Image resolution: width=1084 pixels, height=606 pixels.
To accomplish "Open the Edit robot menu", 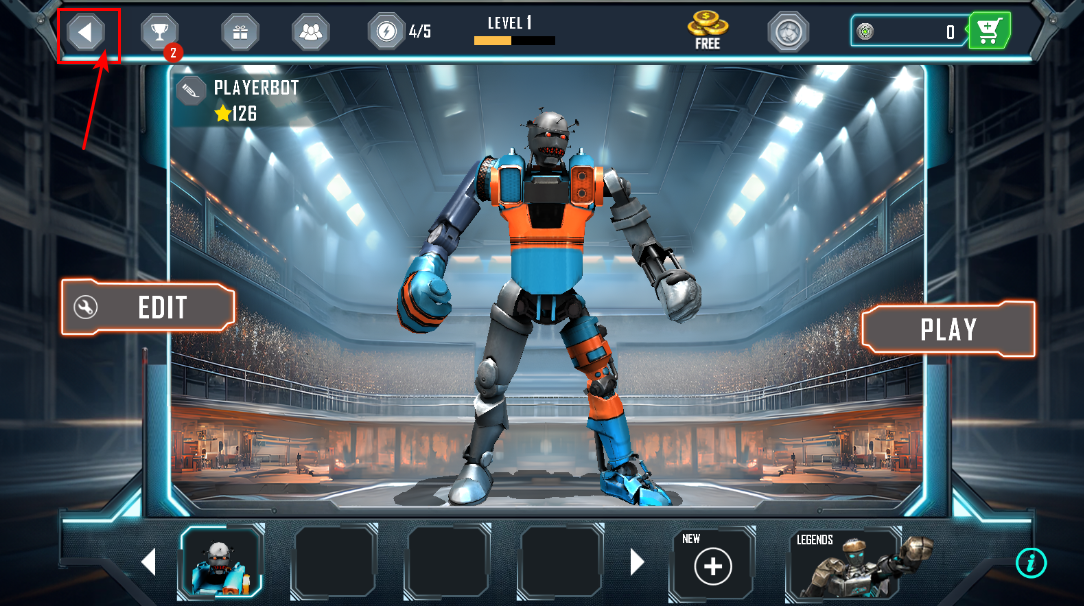I will pos(148,307).
